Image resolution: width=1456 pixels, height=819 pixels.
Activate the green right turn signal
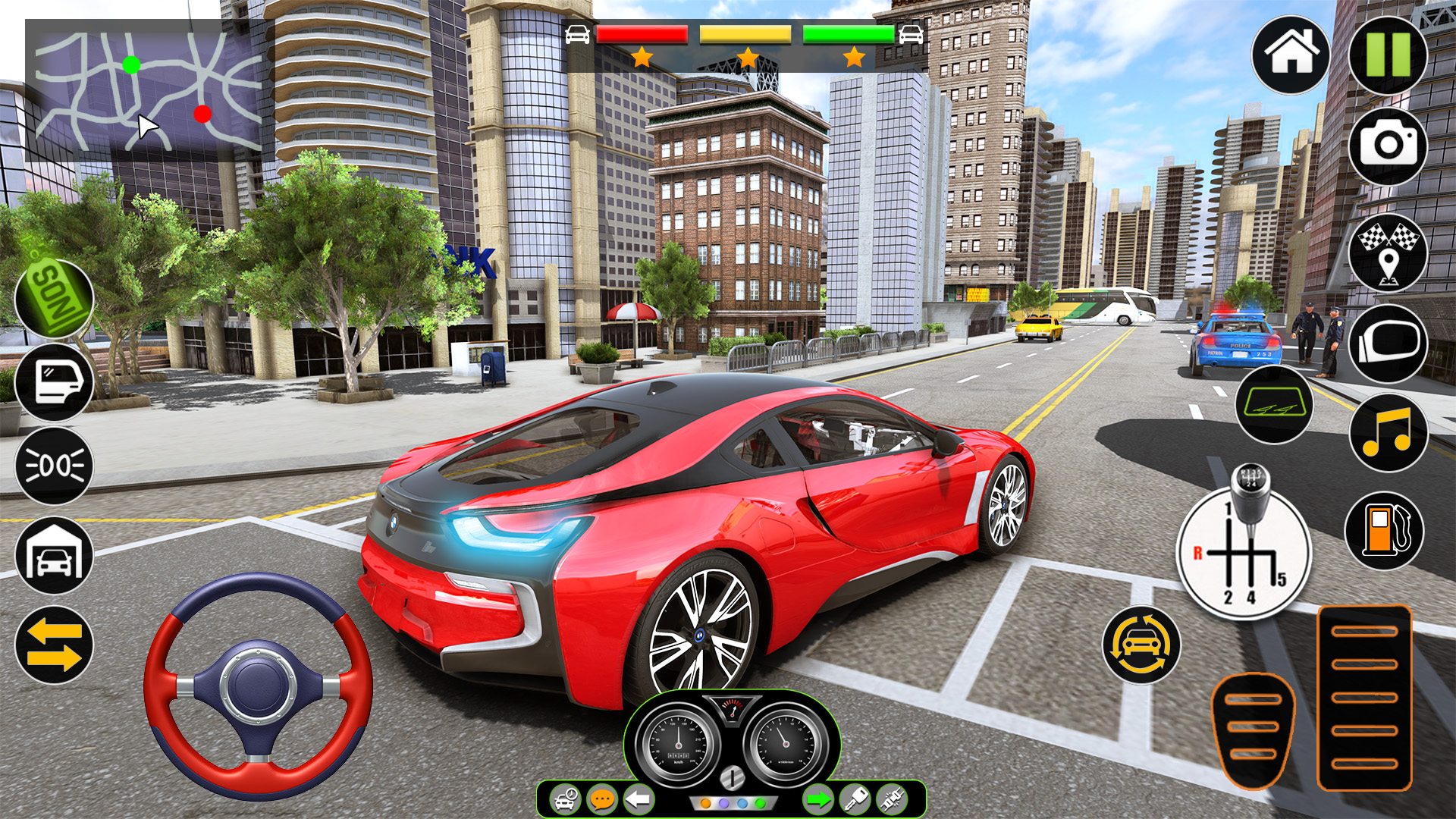[x=817, y=799]
